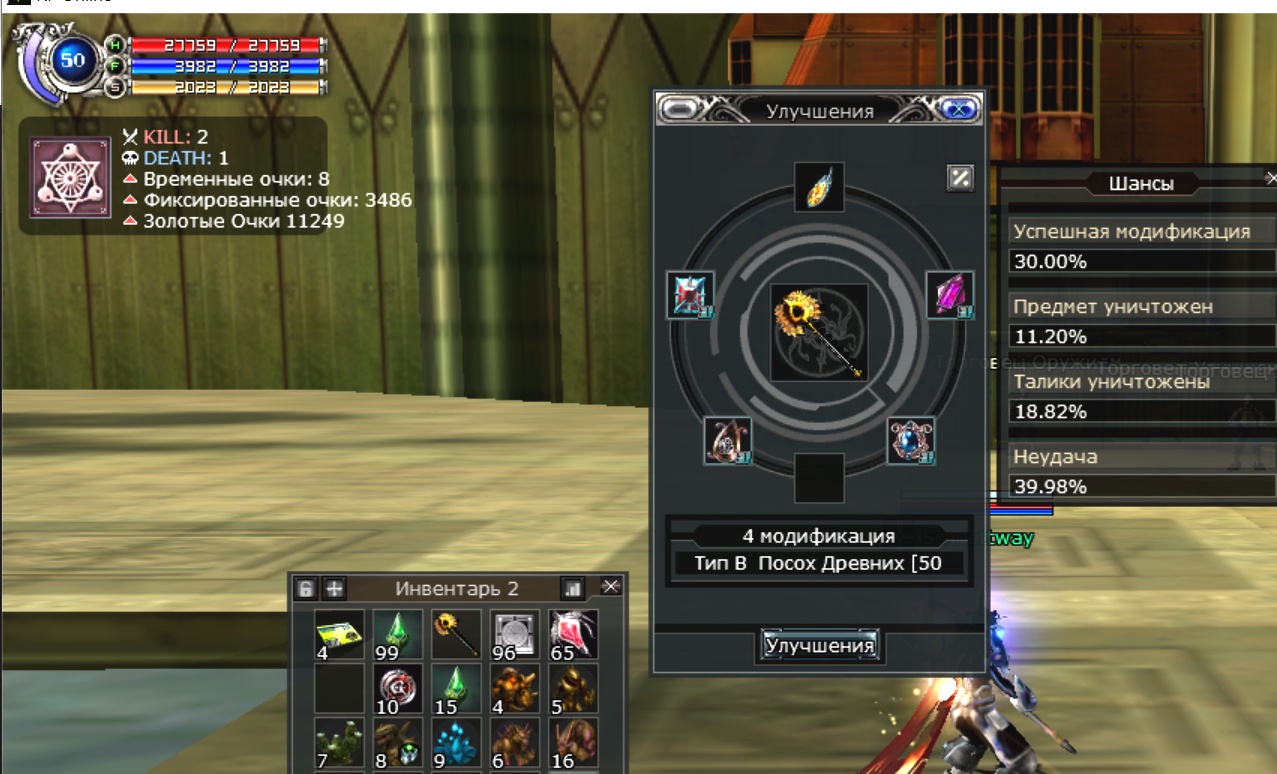Select the silver ornament gem slot
Image resolution: width=1277 pixels, height=774 pixels.
pos(728,441)
